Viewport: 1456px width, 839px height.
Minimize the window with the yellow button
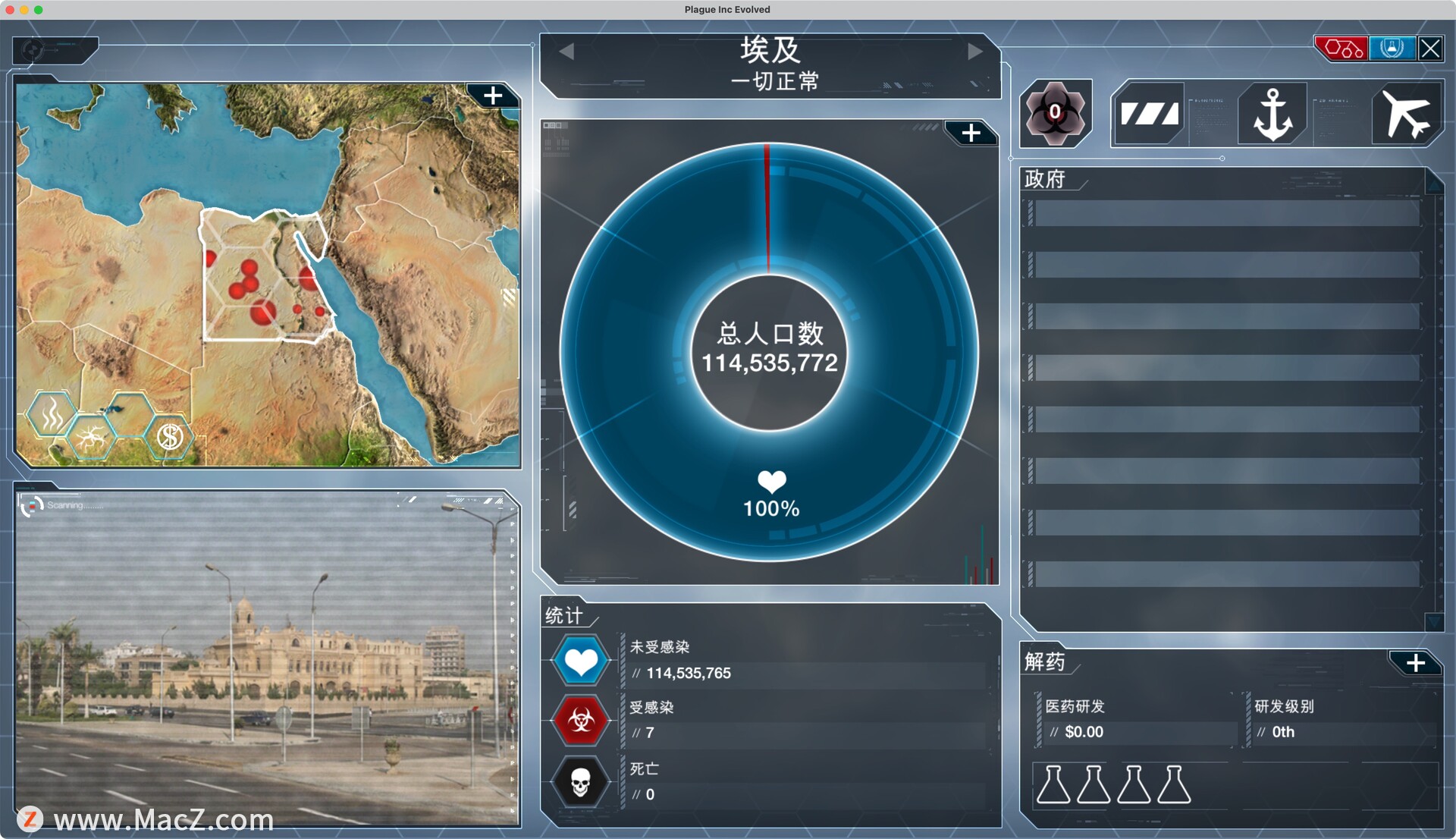click(24, 10)
